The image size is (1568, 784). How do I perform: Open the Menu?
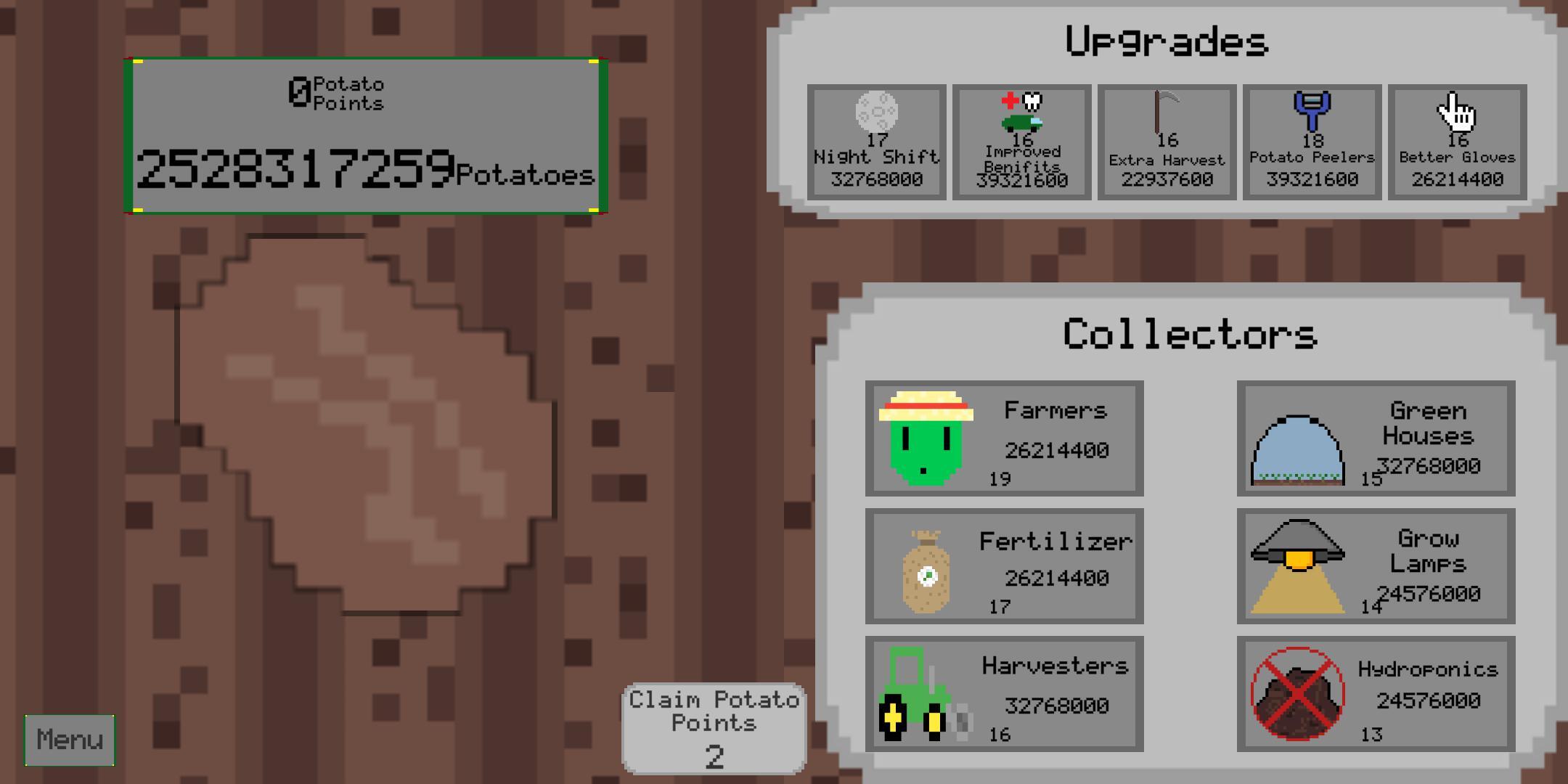coord(69,740)
